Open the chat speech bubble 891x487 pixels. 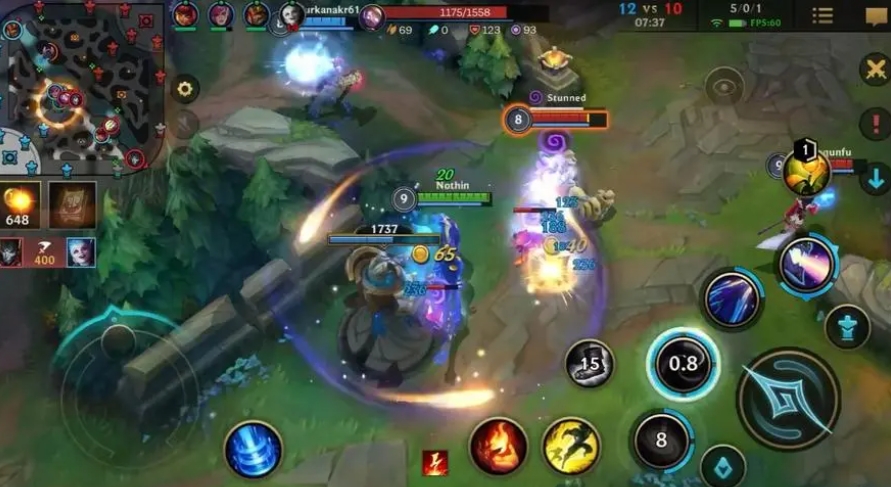pos(875,16)
